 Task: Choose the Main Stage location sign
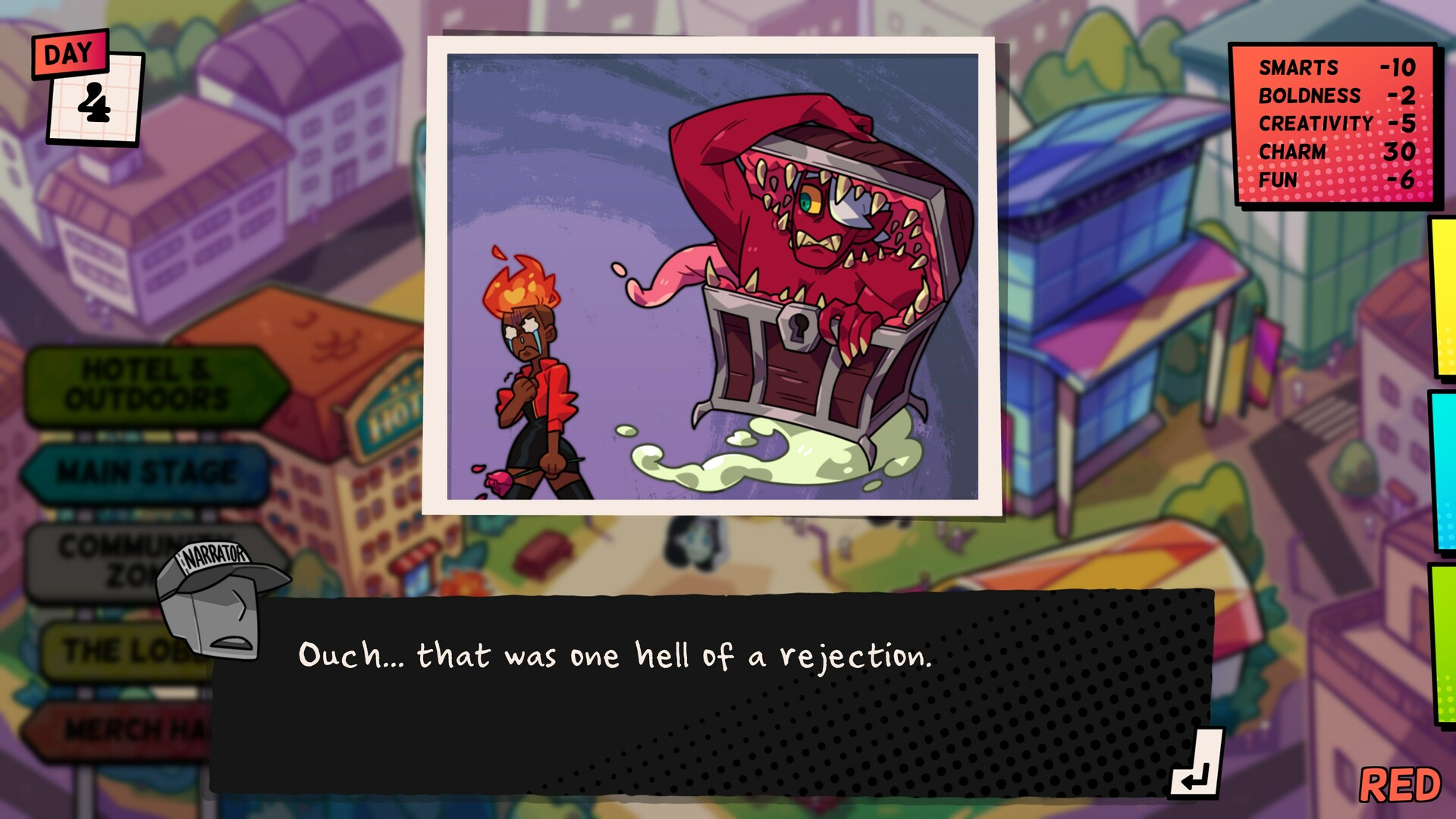point(146,473)
